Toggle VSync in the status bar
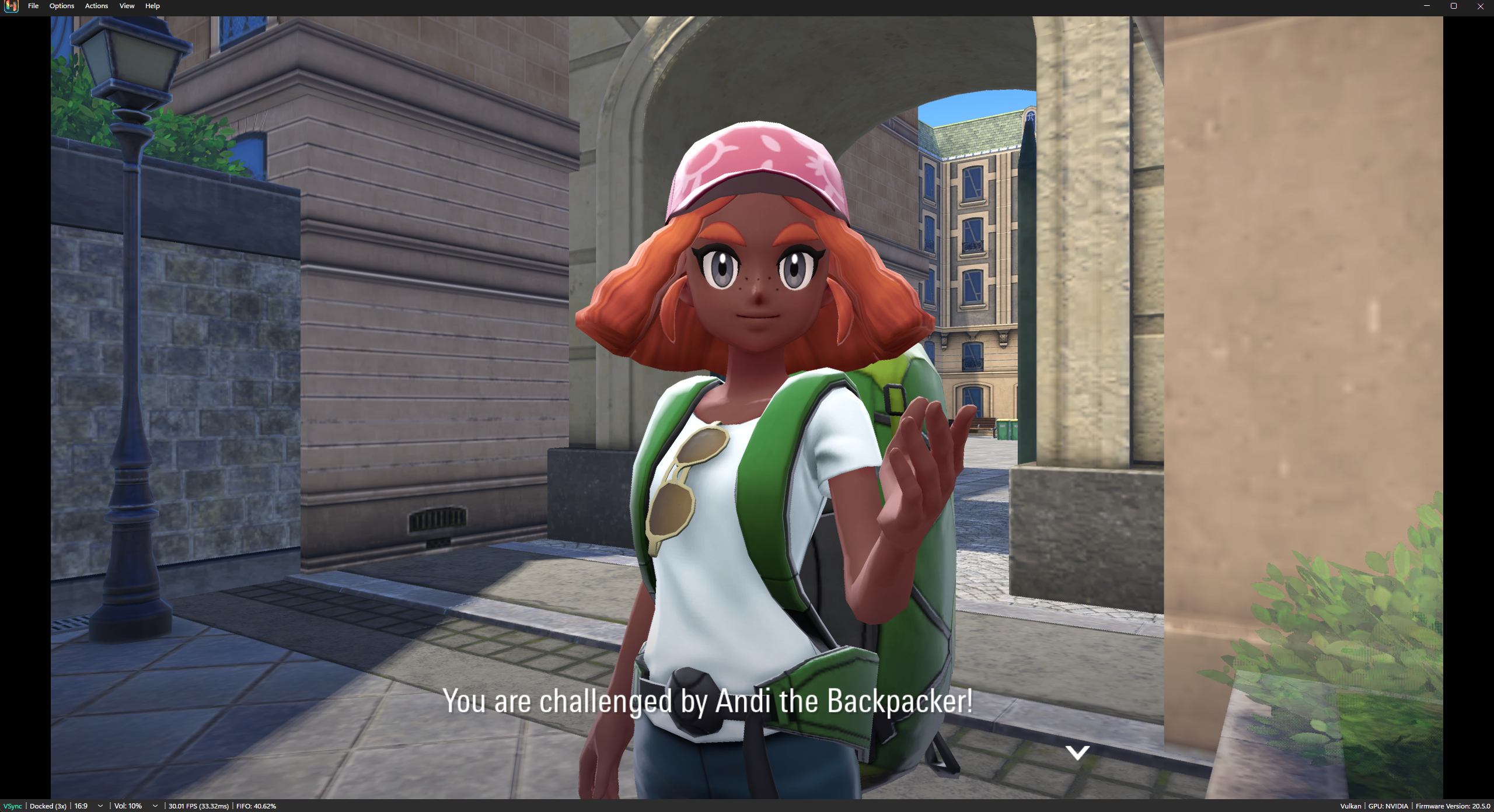This screenshot has height=812, width=1494. coord(12,806)
